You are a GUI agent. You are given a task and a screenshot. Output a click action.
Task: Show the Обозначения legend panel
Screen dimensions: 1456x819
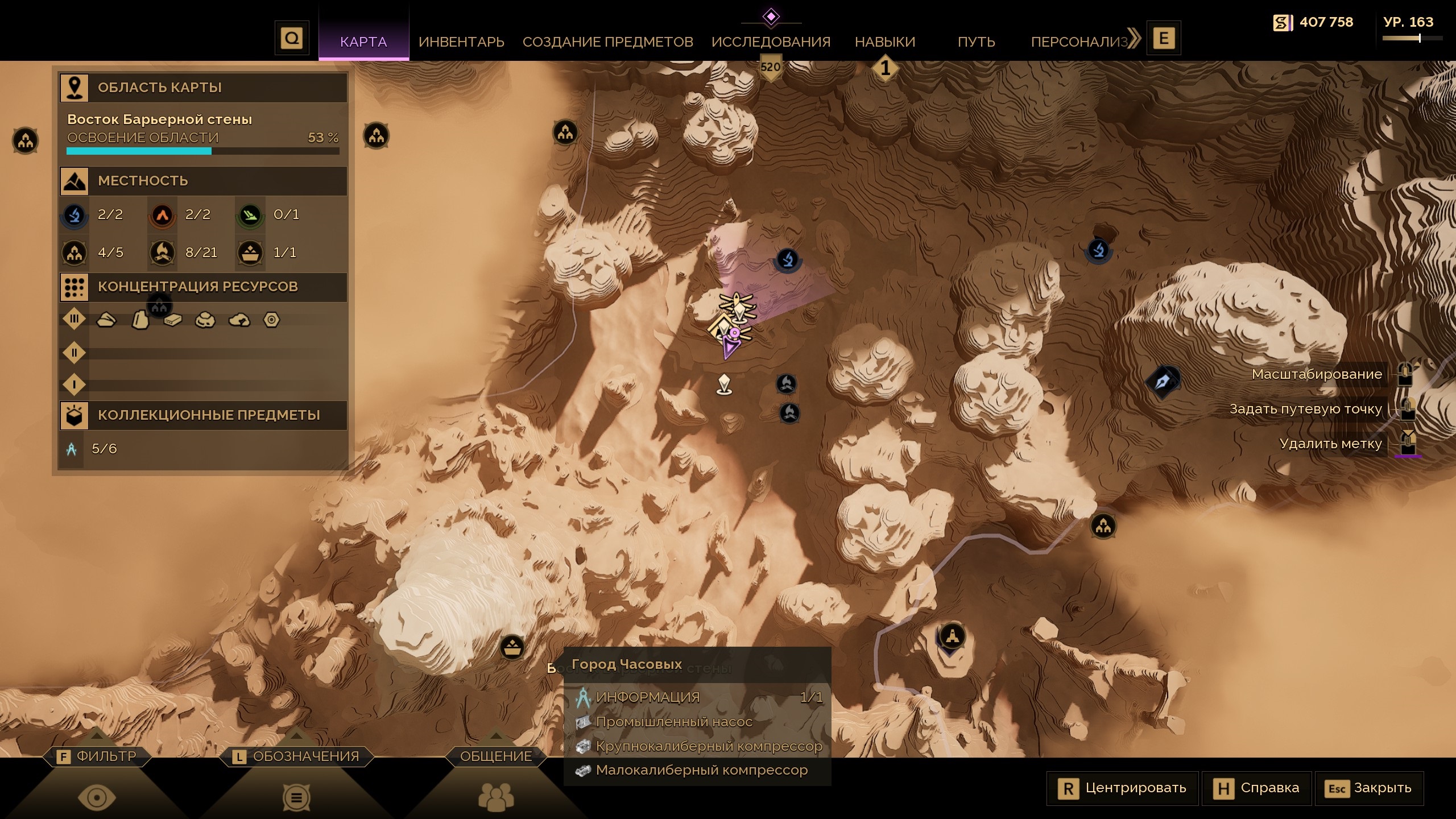pyautogui.click(x=296, y=756)
